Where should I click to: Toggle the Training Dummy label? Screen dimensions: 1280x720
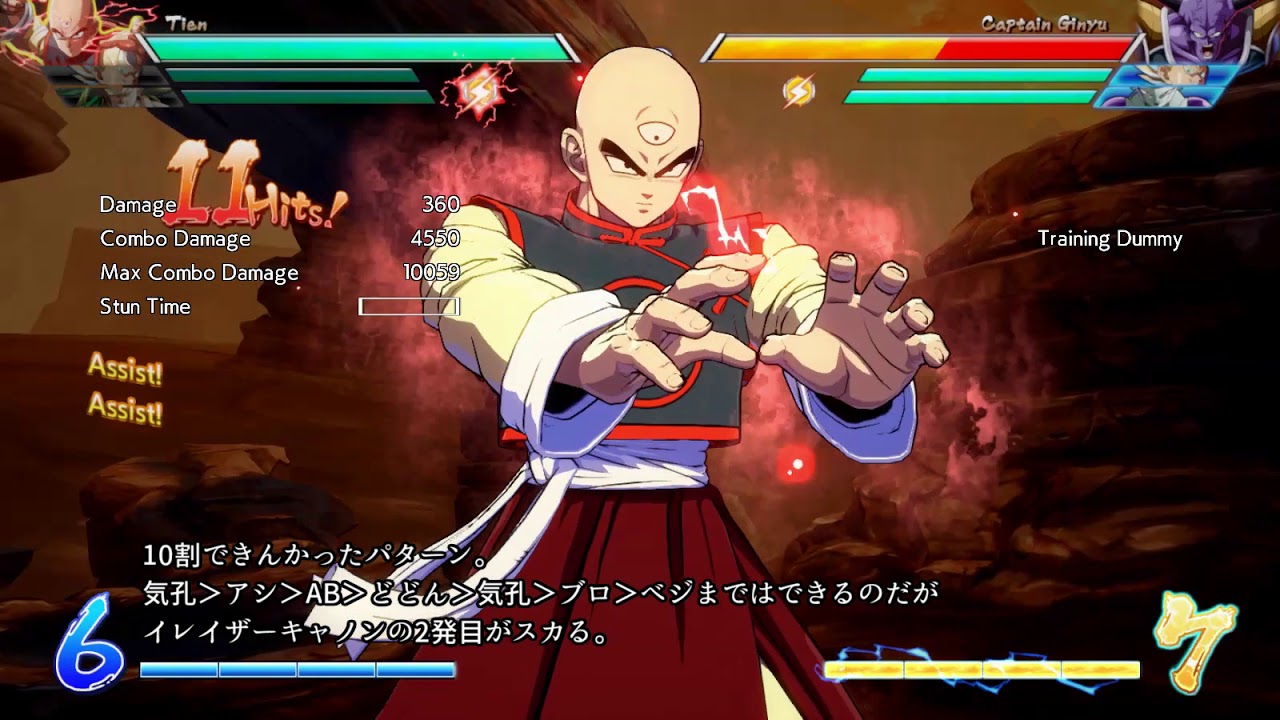pyautogui.click(x=1108, y=240)
